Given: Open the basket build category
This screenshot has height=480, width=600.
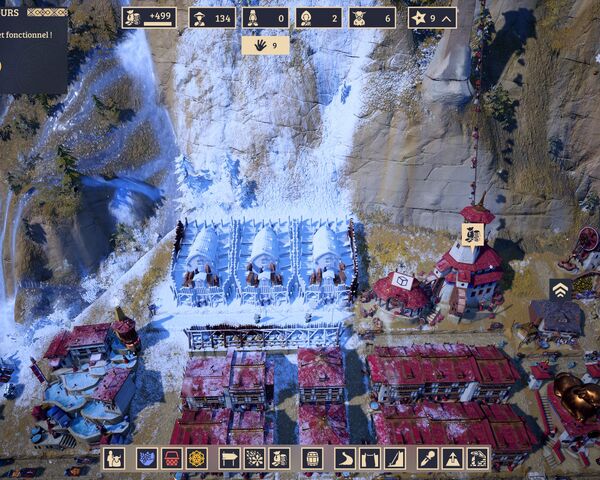Looking at the screenshot, I should [x=171, y=458].
